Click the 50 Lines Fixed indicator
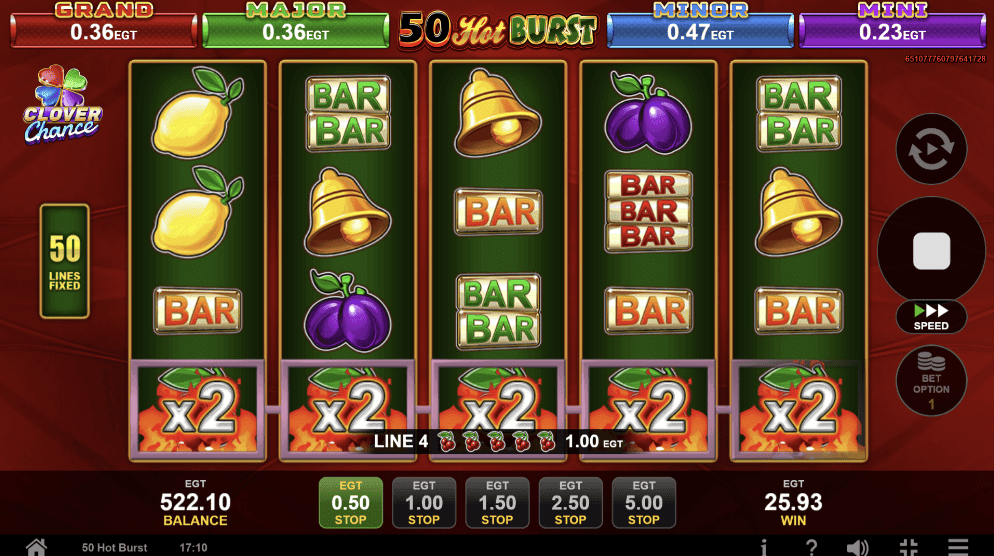Image resolution: width=994 pixels, height=556 pixels. (65, 262)
